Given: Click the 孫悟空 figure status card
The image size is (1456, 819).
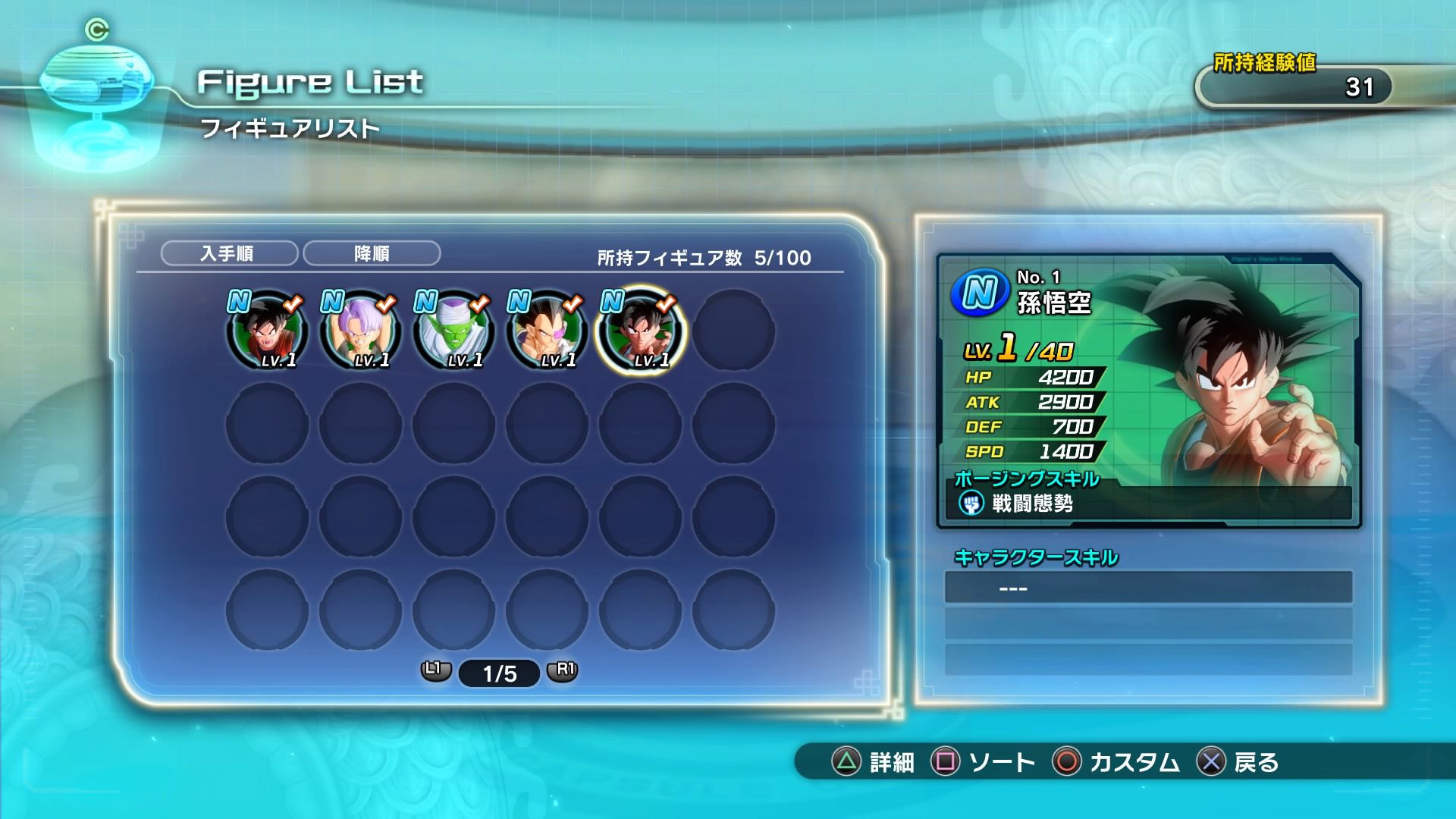Looking at the screenshot, I should pos(1148,391).
